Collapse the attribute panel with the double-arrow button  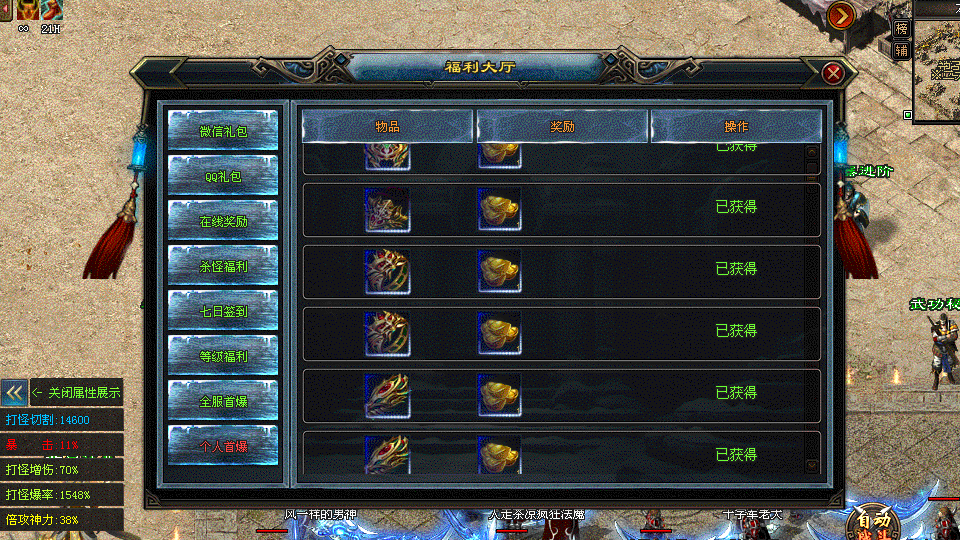(x=14, y=393)
